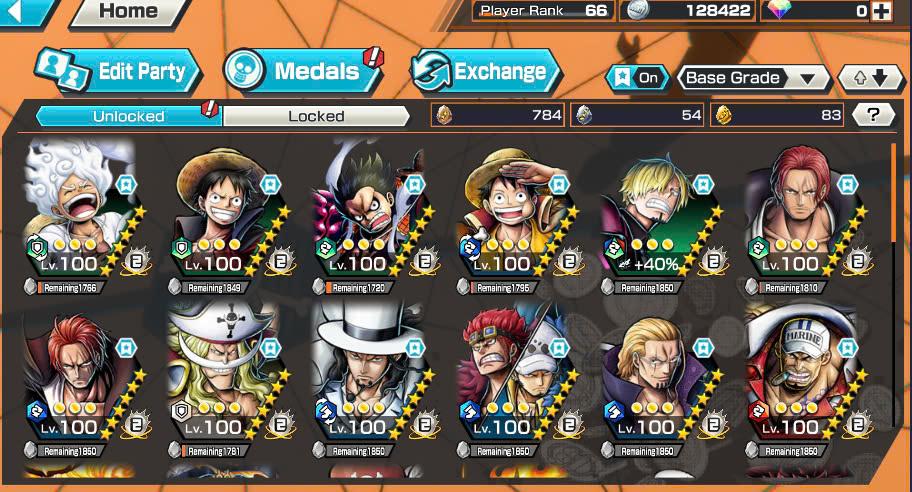Switch to the Unlocked tab
This screenshot has width=912, height=492.
(x=128, y=116)
